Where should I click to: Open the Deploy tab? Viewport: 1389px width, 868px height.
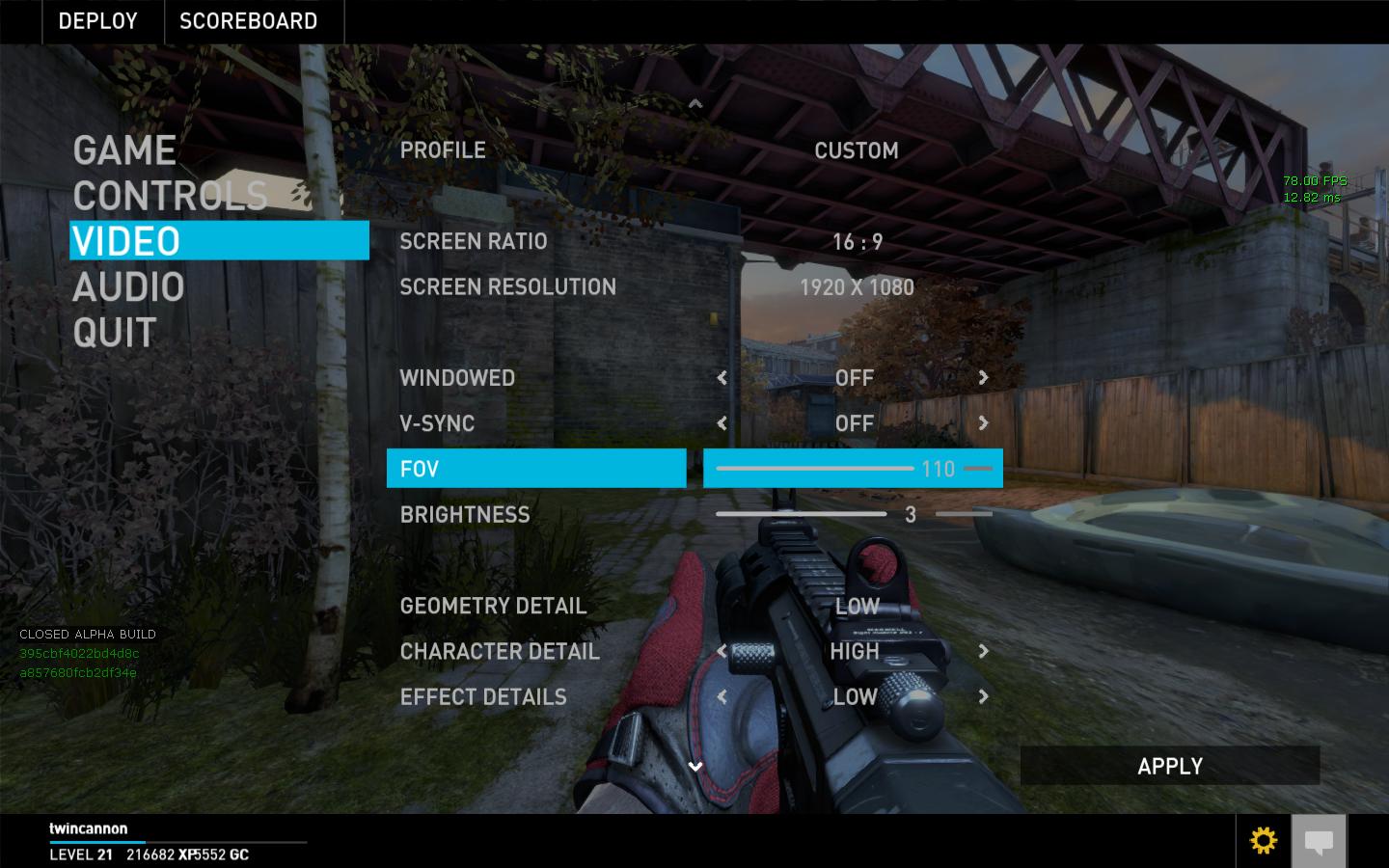pyautogui.click(x=97, y=21)
